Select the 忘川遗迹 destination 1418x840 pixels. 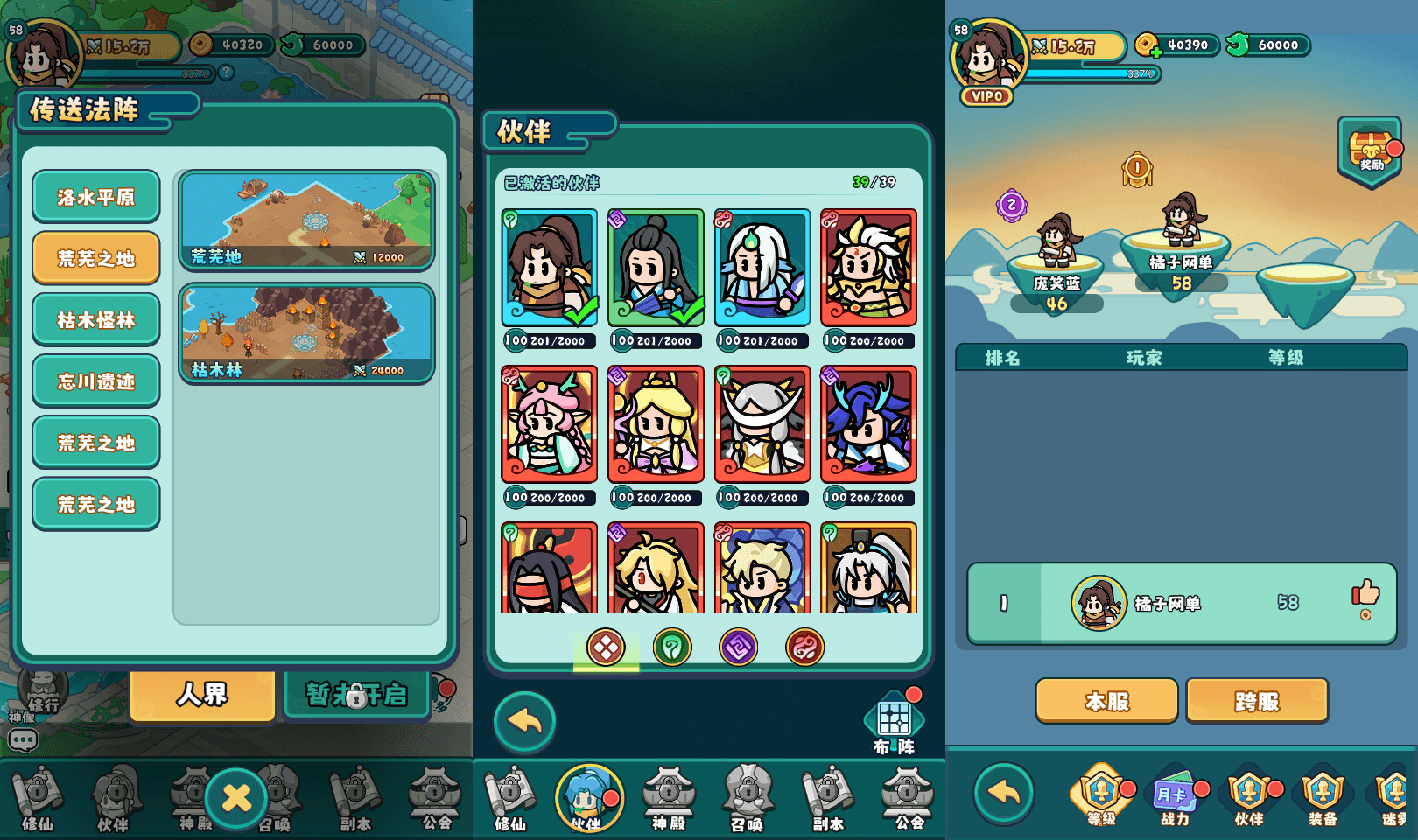click(x=96, y=381)
